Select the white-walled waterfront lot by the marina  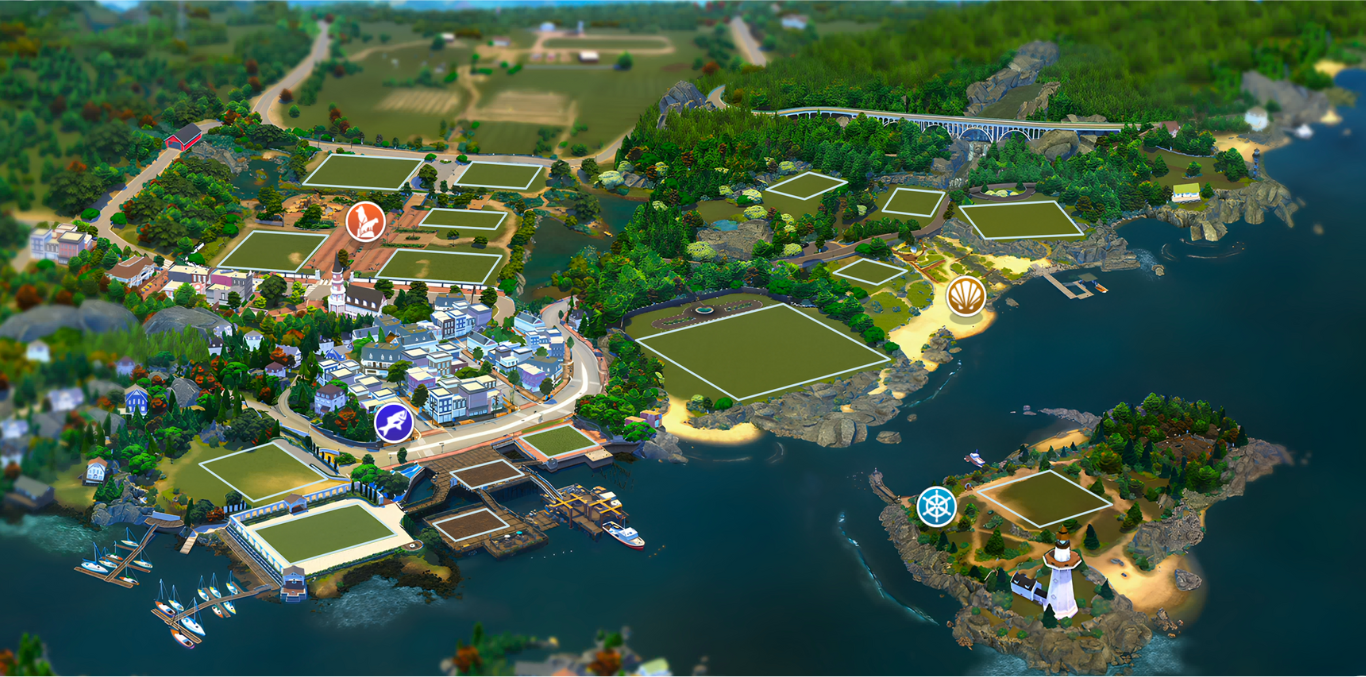click(x=321, y=532)
